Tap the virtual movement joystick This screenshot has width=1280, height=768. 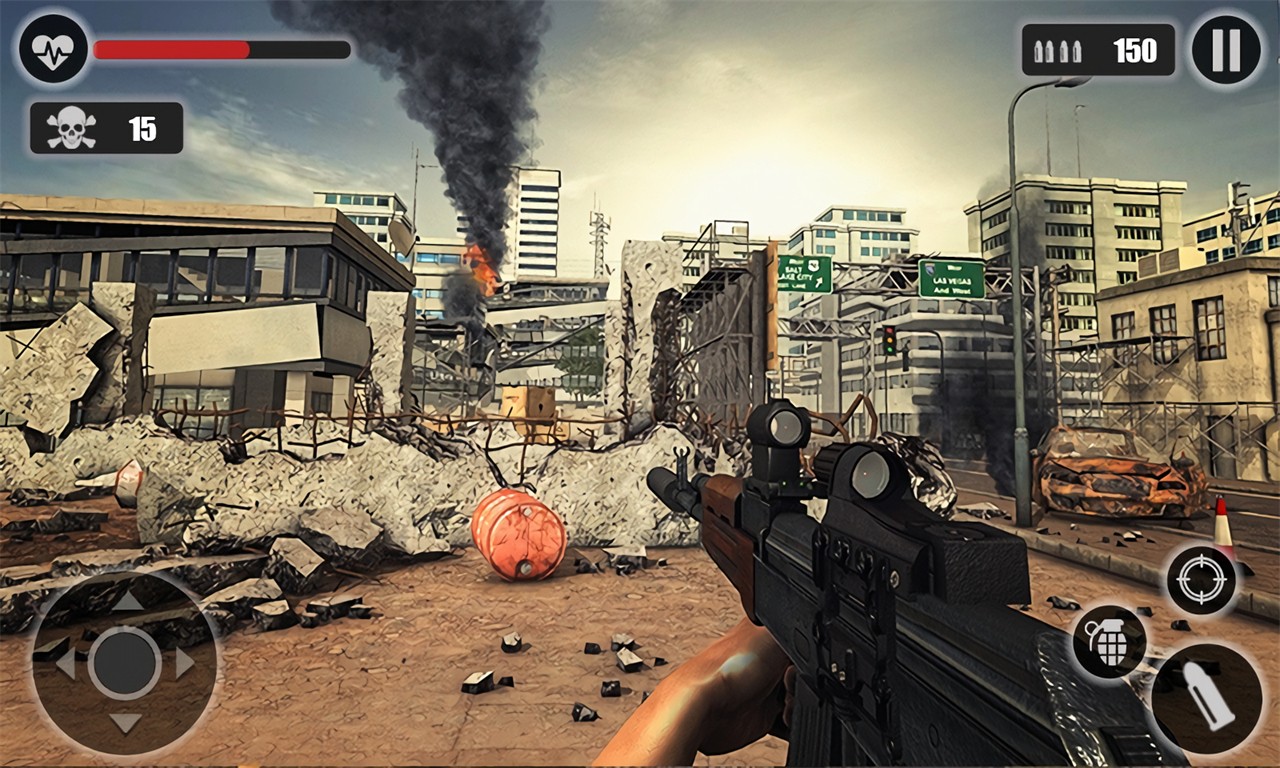tap(125, 662)
